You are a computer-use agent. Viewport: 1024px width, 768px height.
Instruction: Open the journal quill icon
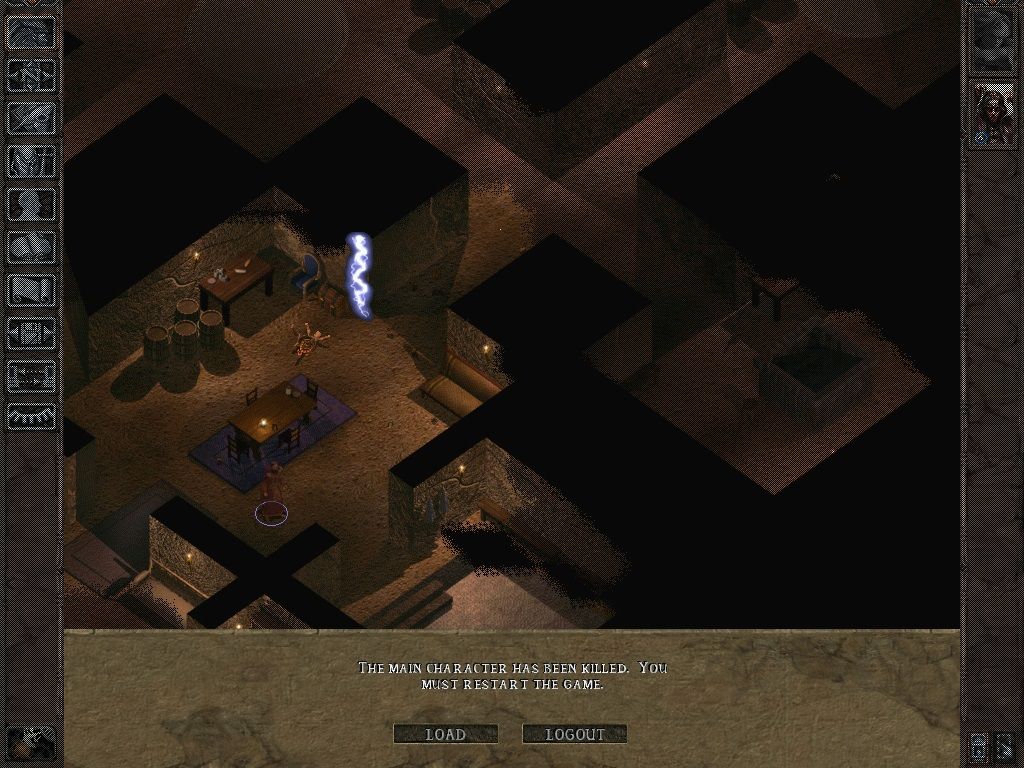click(31, 118)
